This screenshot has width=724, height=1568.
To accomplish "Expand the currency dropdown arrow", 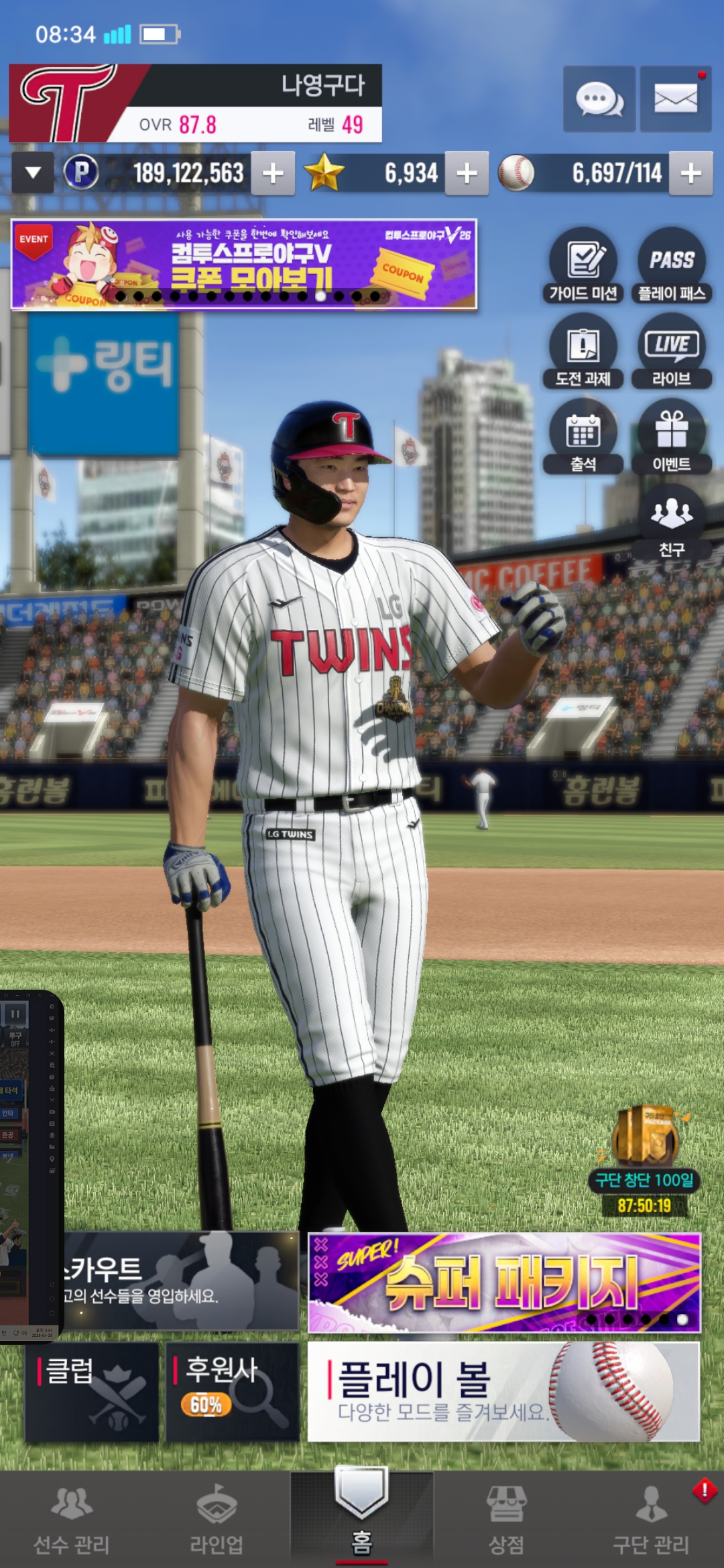I will click(x=33, y=174).
